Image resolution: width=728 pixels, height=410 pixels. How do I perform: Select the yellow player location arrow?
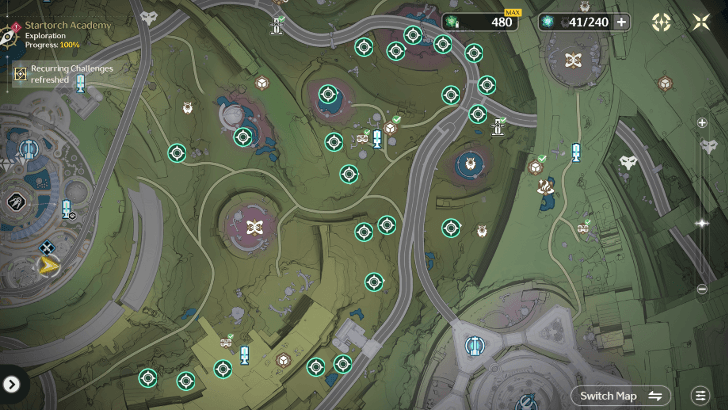pos(47,265)
